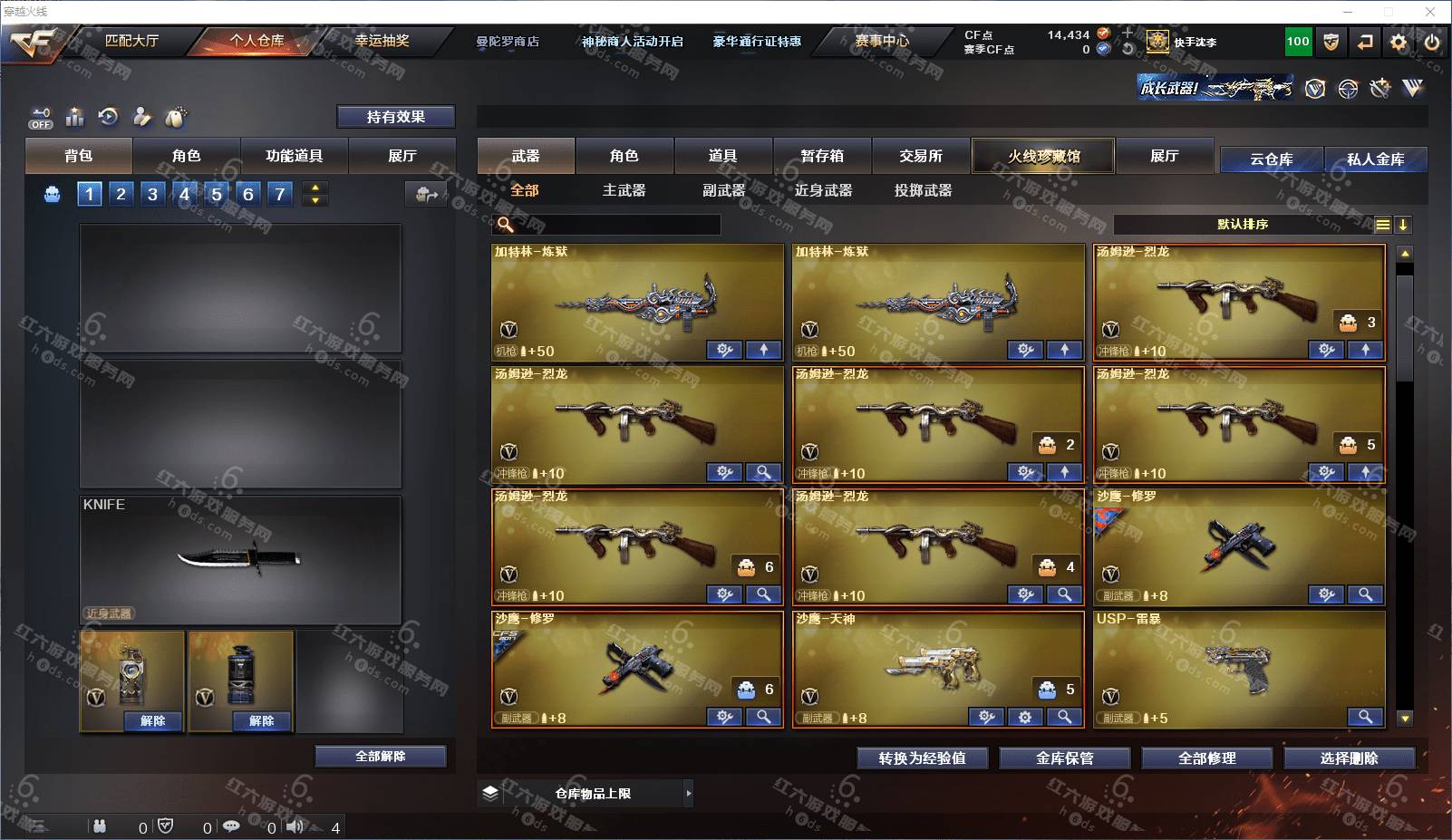The width and height of the screenshot is (1452, 840).
Task: Filter by 主武器 primary weapons
Action: point(624,190)
